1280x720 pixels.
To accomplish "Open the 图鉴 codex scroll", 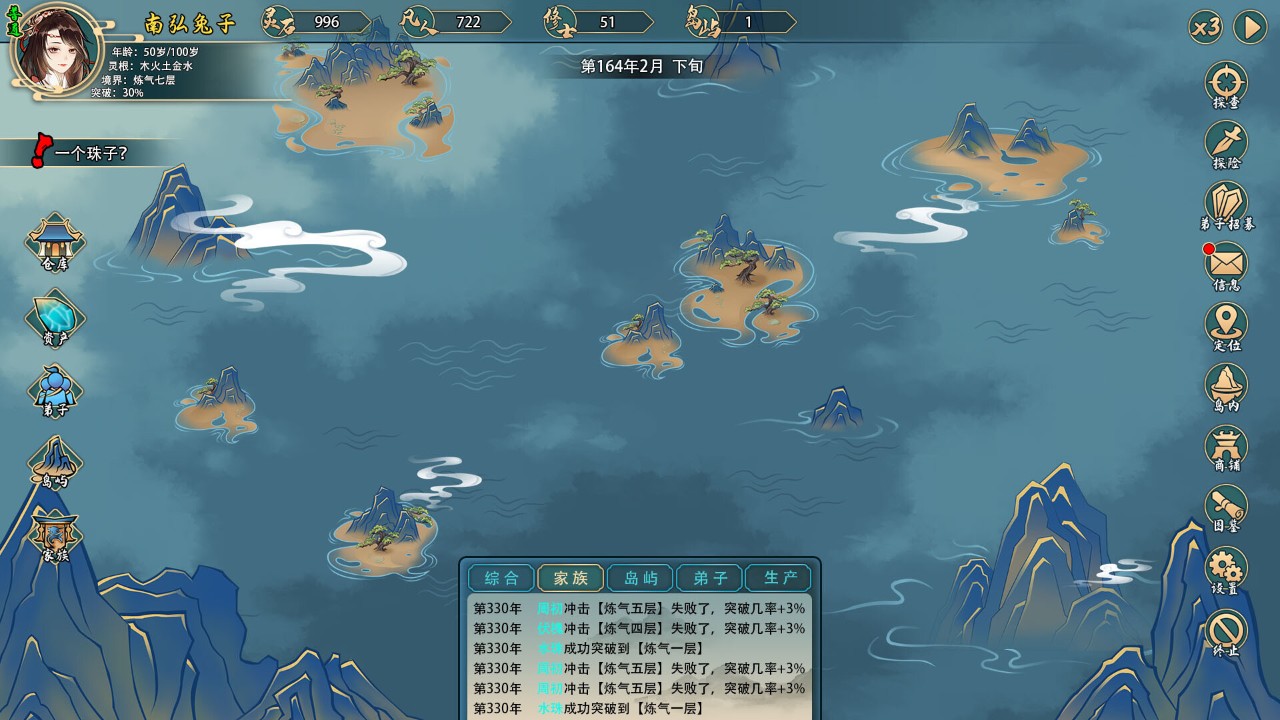I will (1226, 508).
